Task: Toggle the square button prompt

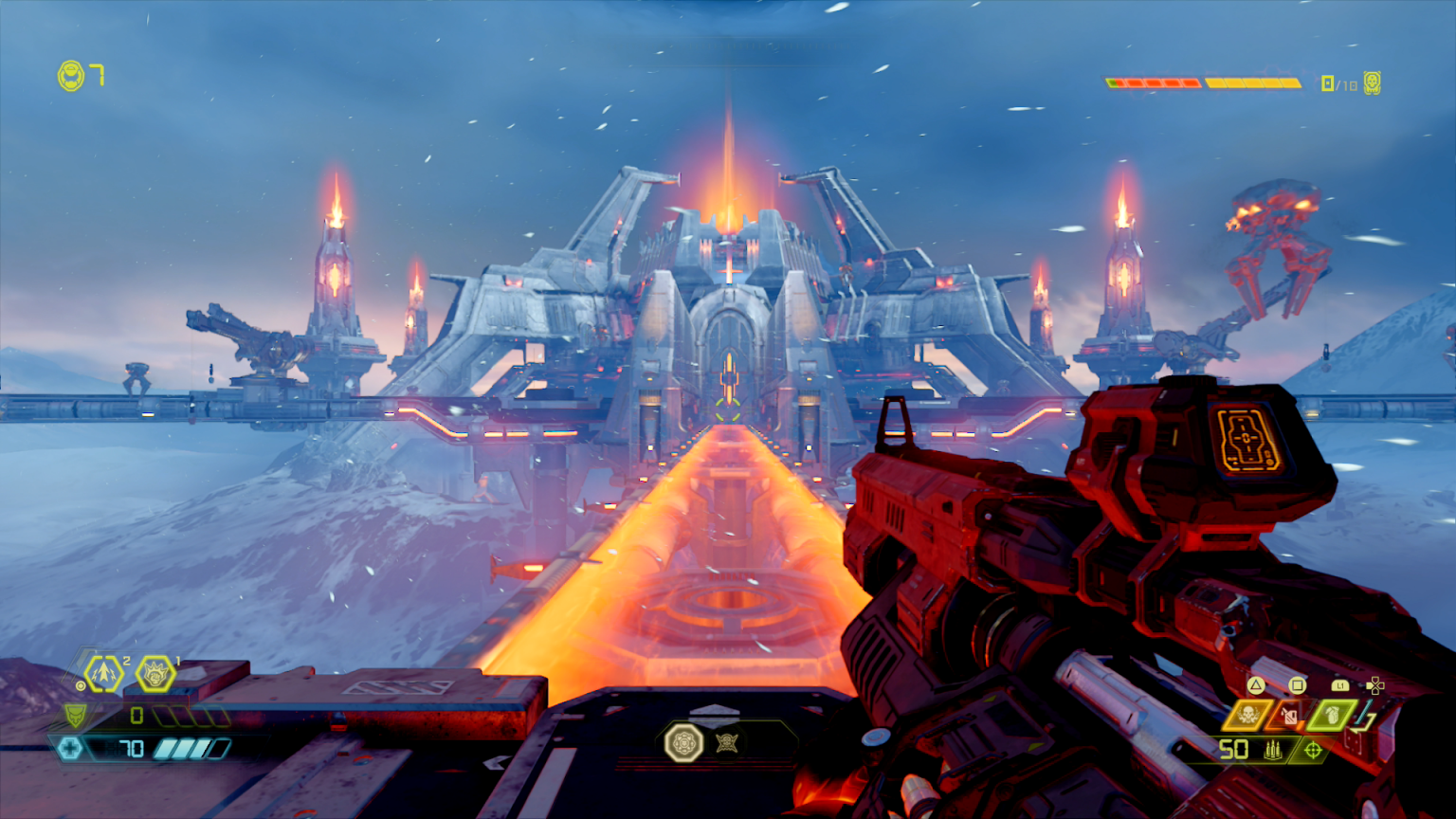Action: 1297,684
